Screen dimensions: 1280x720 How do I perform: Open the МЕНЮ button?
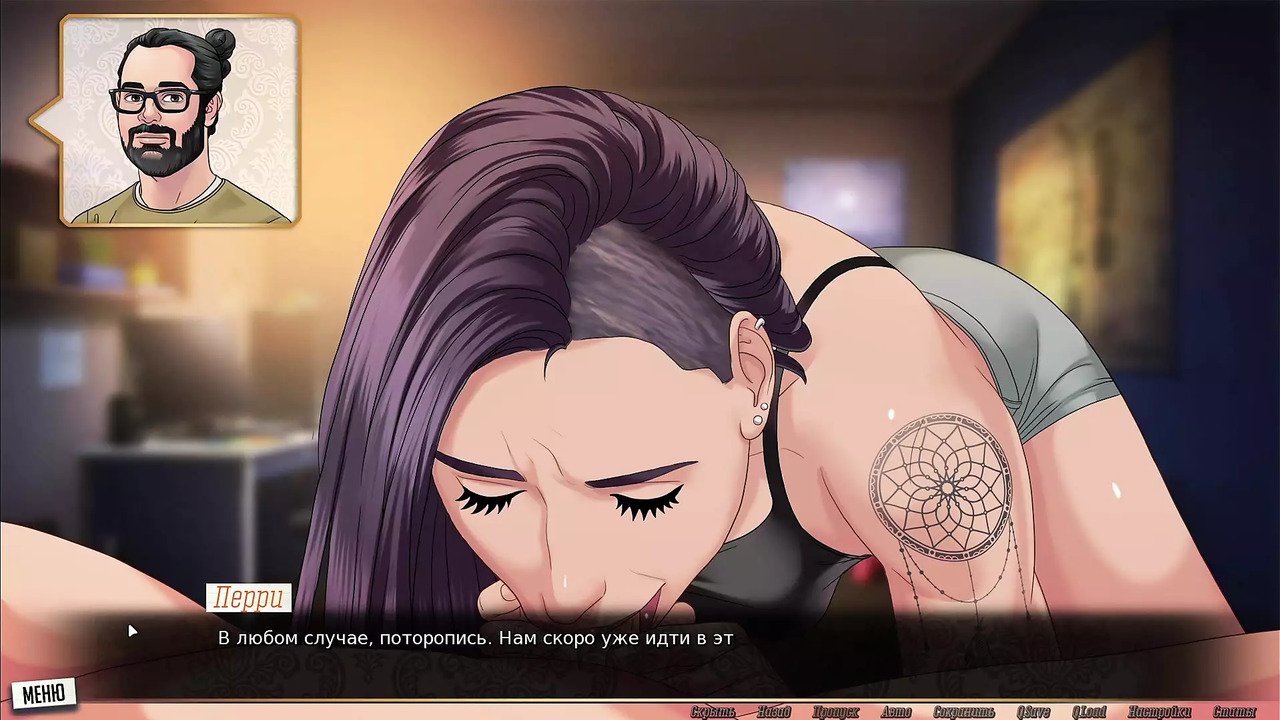point(43,692)
